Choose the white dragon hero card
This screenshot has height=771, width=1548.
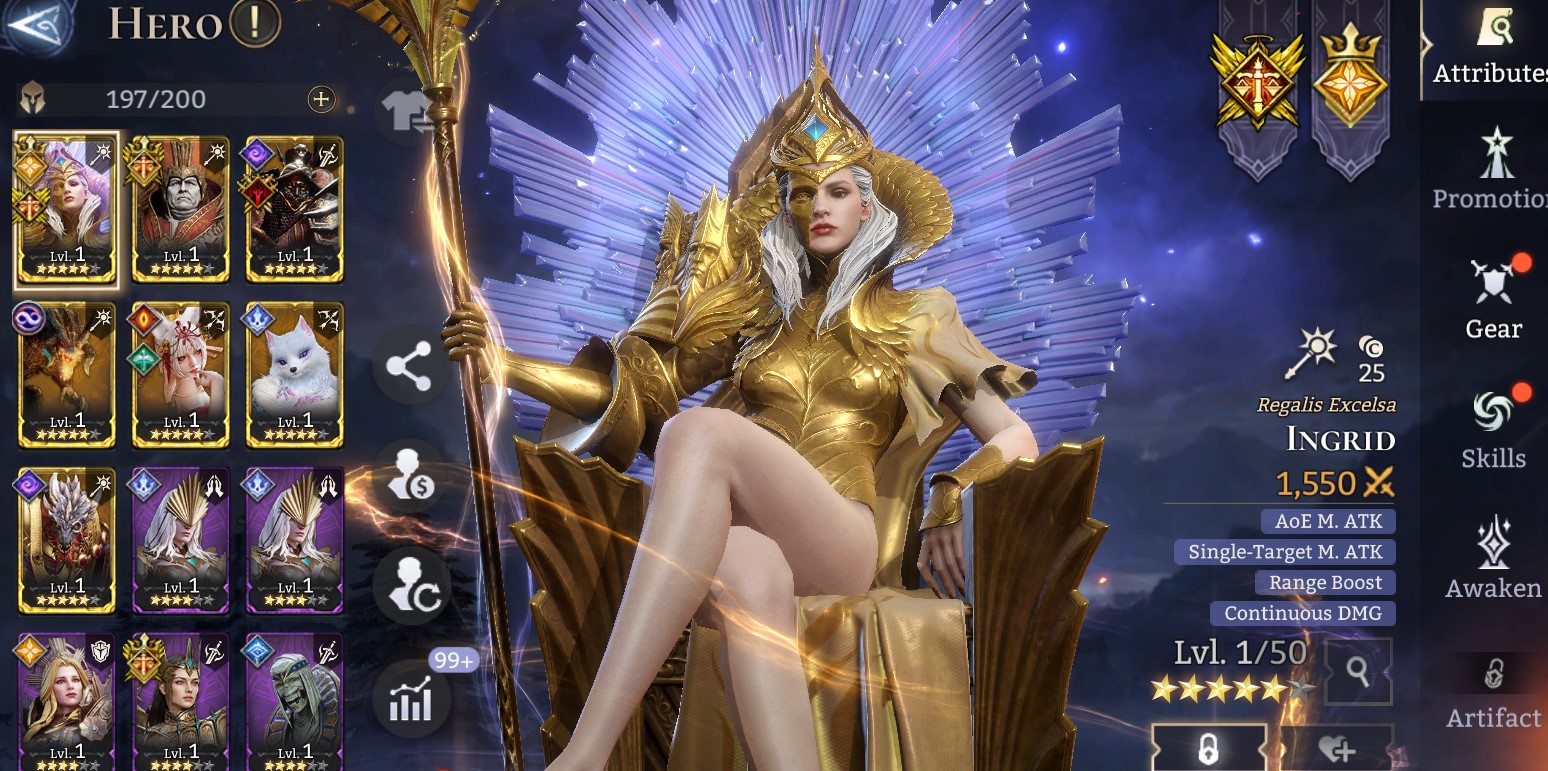[x=67, y=540]
